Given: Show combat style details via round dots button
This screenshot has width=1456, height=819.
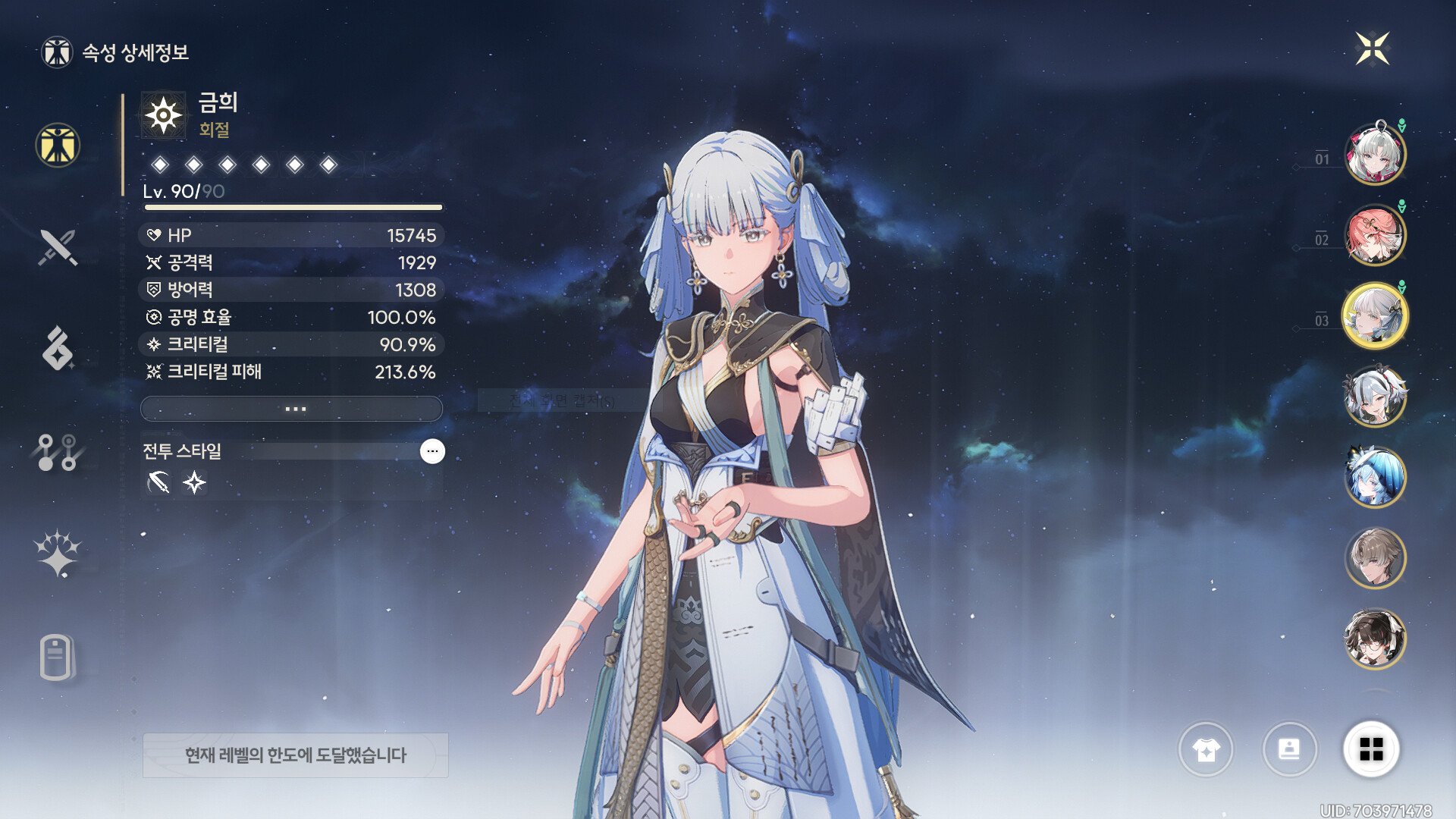Looking at the screenshot, I should tap(432, 451).
